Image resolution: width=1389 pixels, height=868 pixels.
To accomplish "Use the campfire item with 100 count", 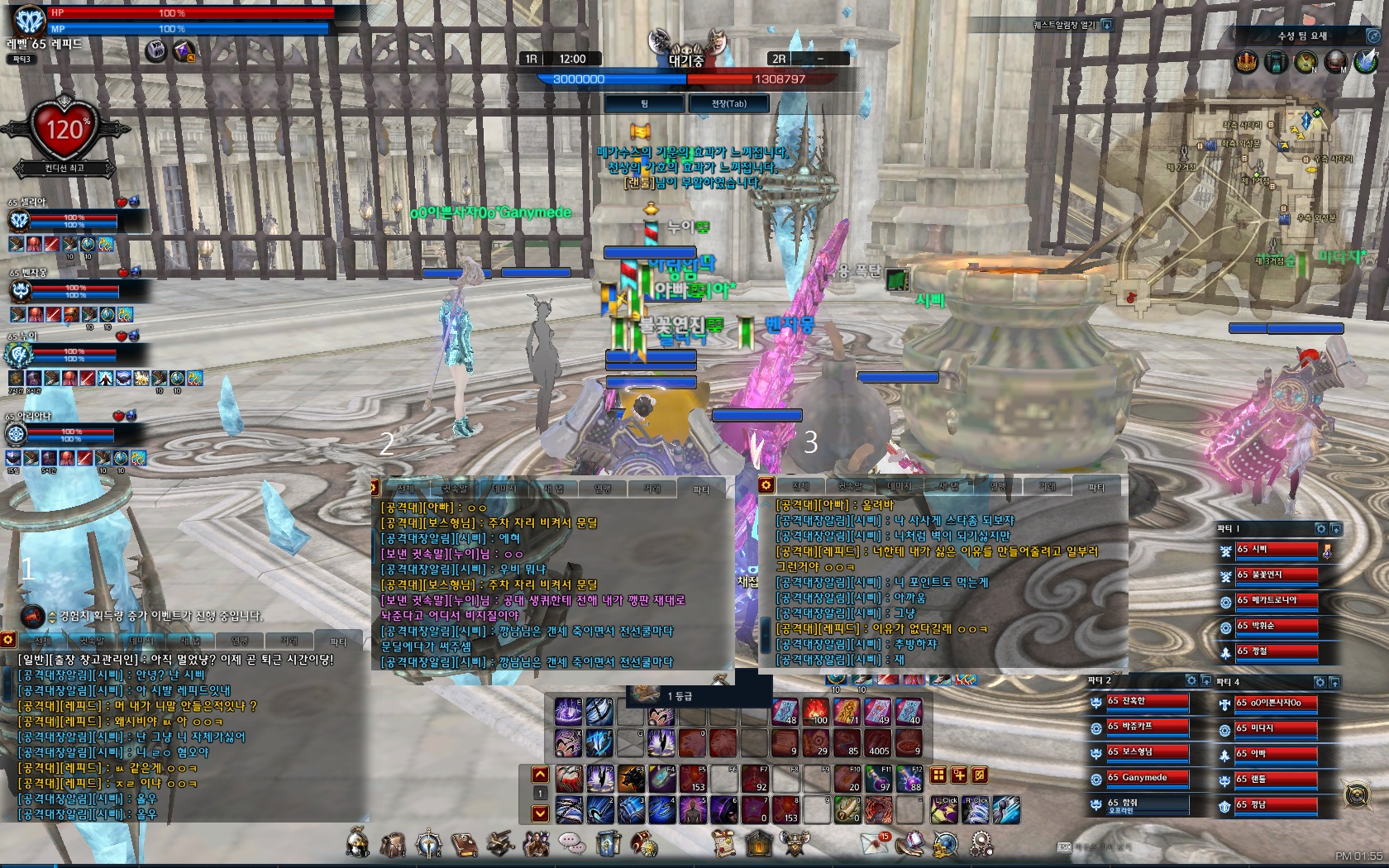I will click(815, 711).
